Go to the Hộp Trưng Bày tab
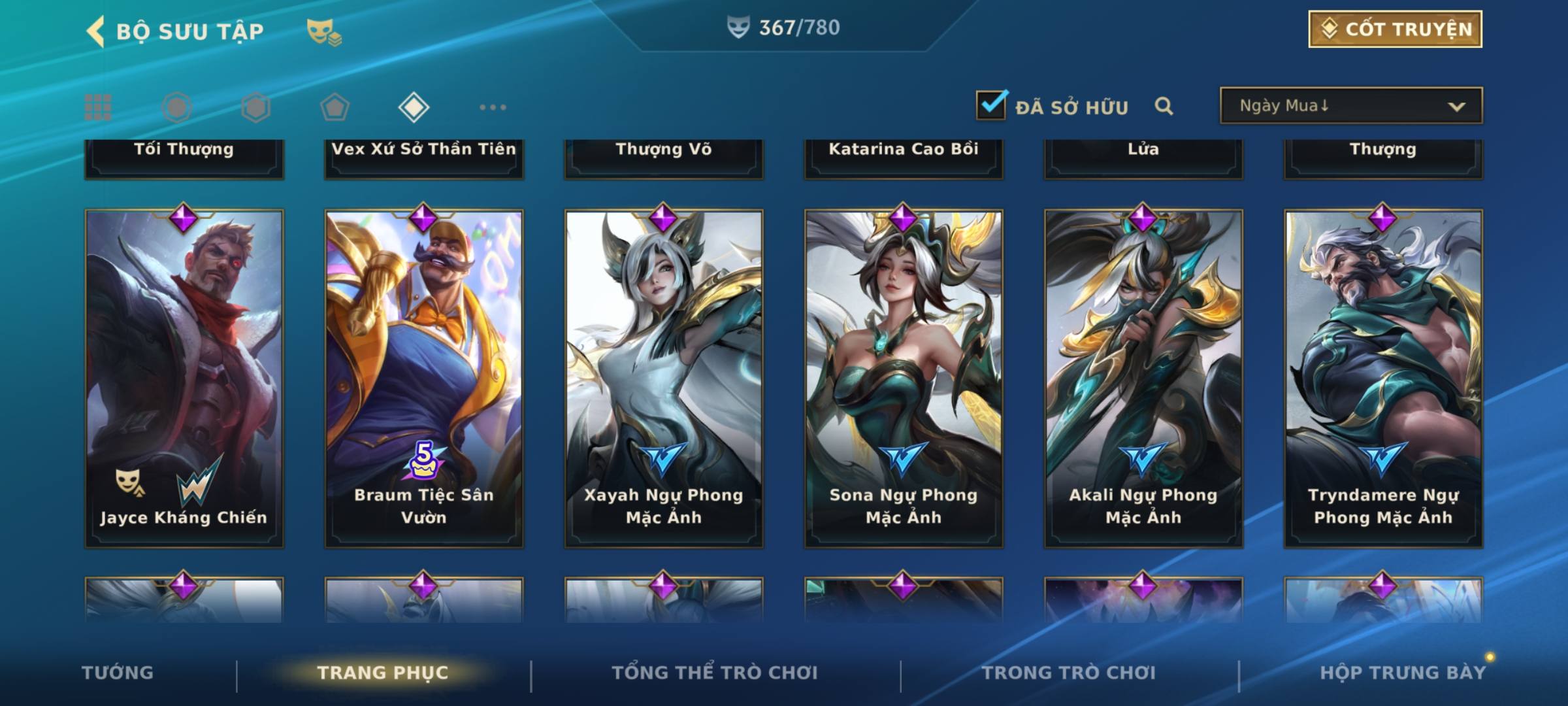This screenshot has height=706, width=1568. tap(1403, 673)
